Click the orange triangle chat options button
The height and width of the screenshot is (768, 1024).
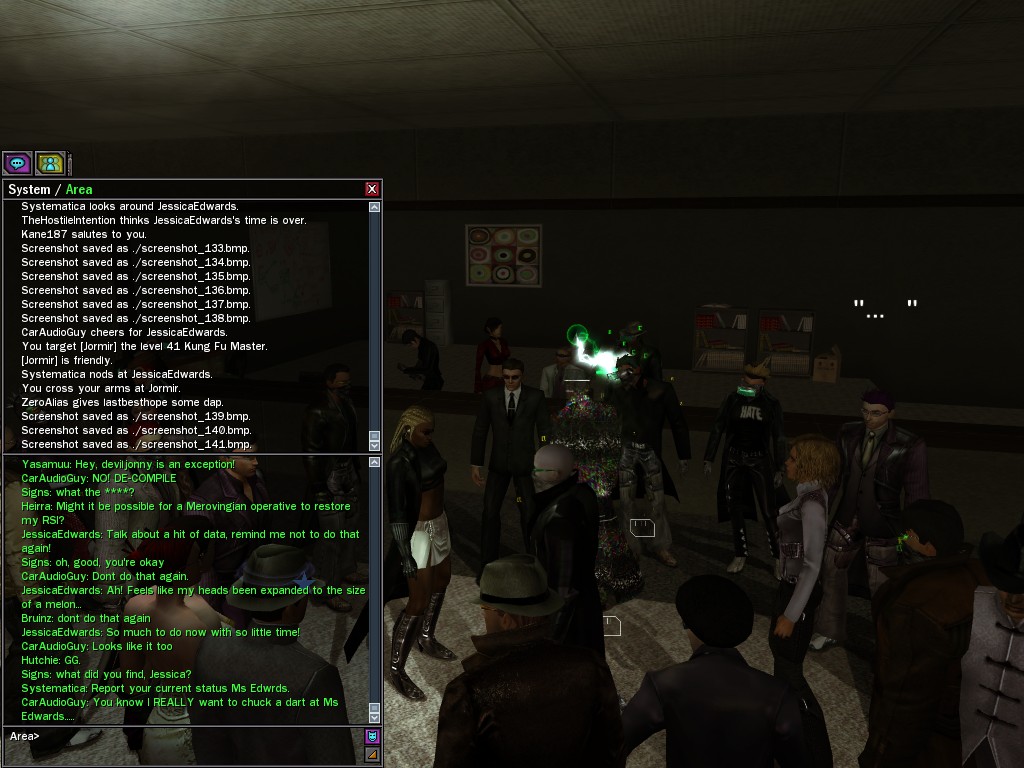pyautogui.click(x=372, y=754)
